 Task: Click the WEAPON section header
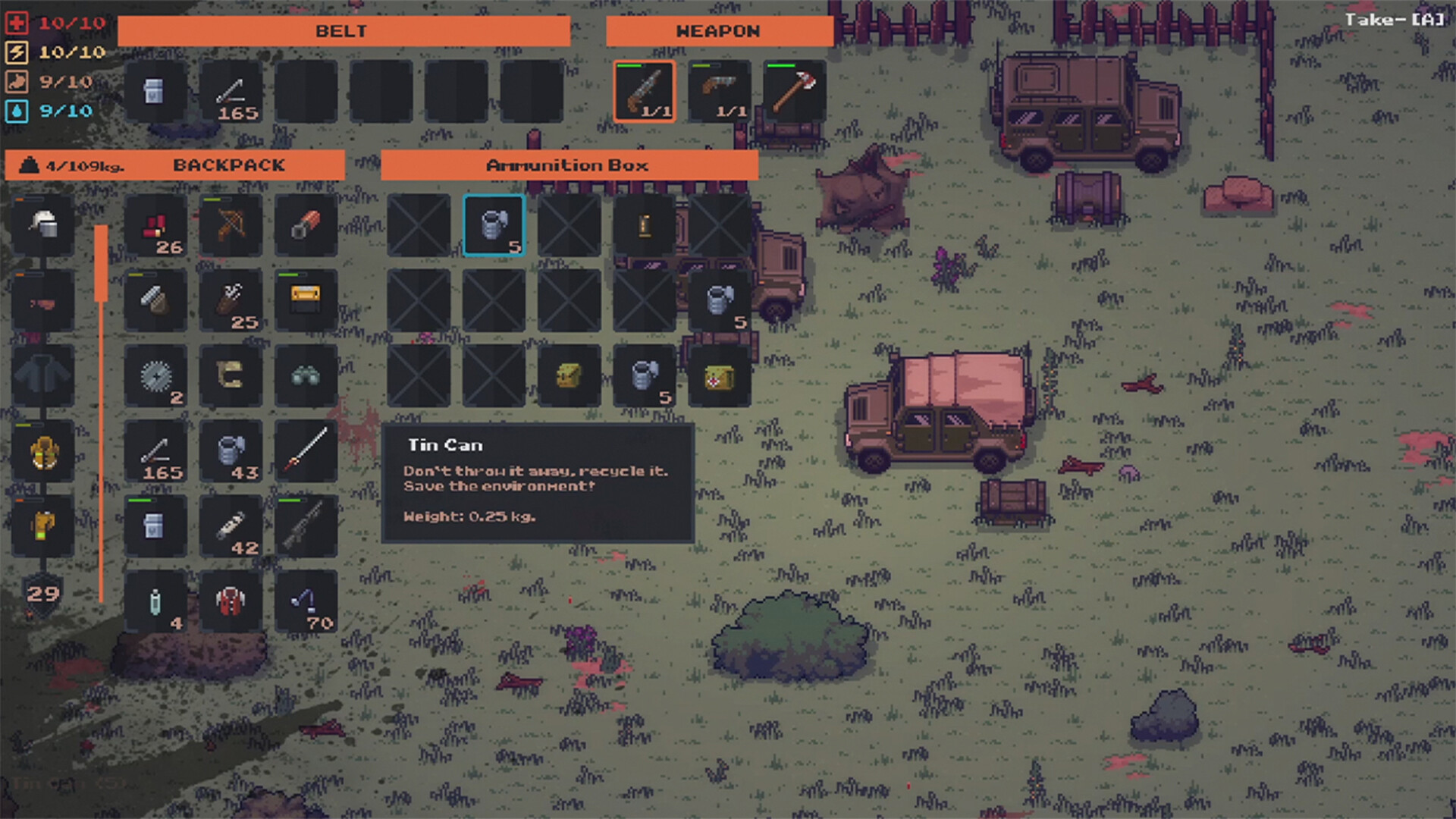(x=719, y=31)
